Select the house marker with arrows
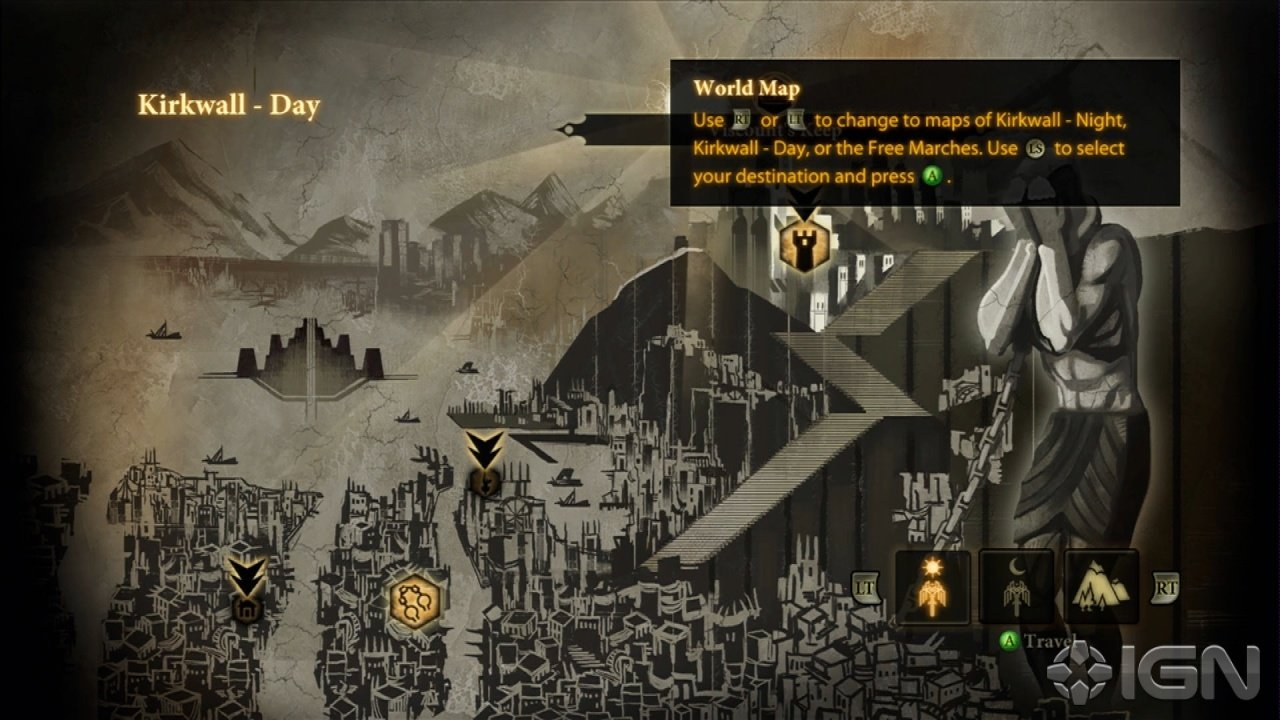The width and height of the screenshot is (1280, 720). point(245,604)
